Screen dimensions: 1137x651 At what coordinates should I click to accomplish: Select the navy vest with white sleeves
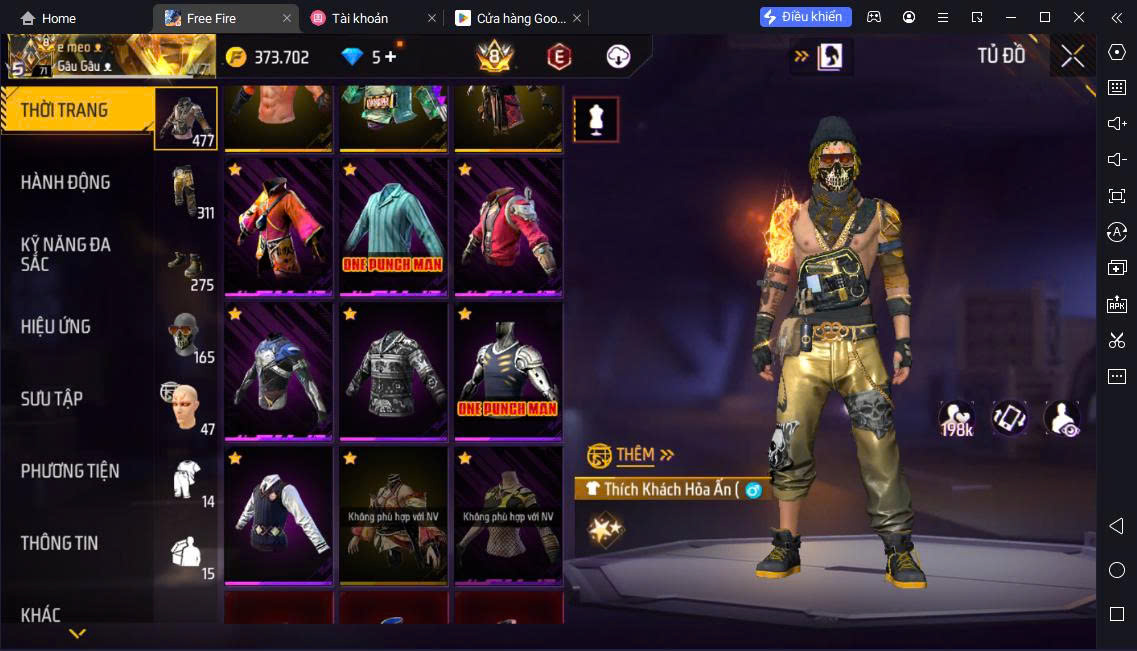click(278, 514)
